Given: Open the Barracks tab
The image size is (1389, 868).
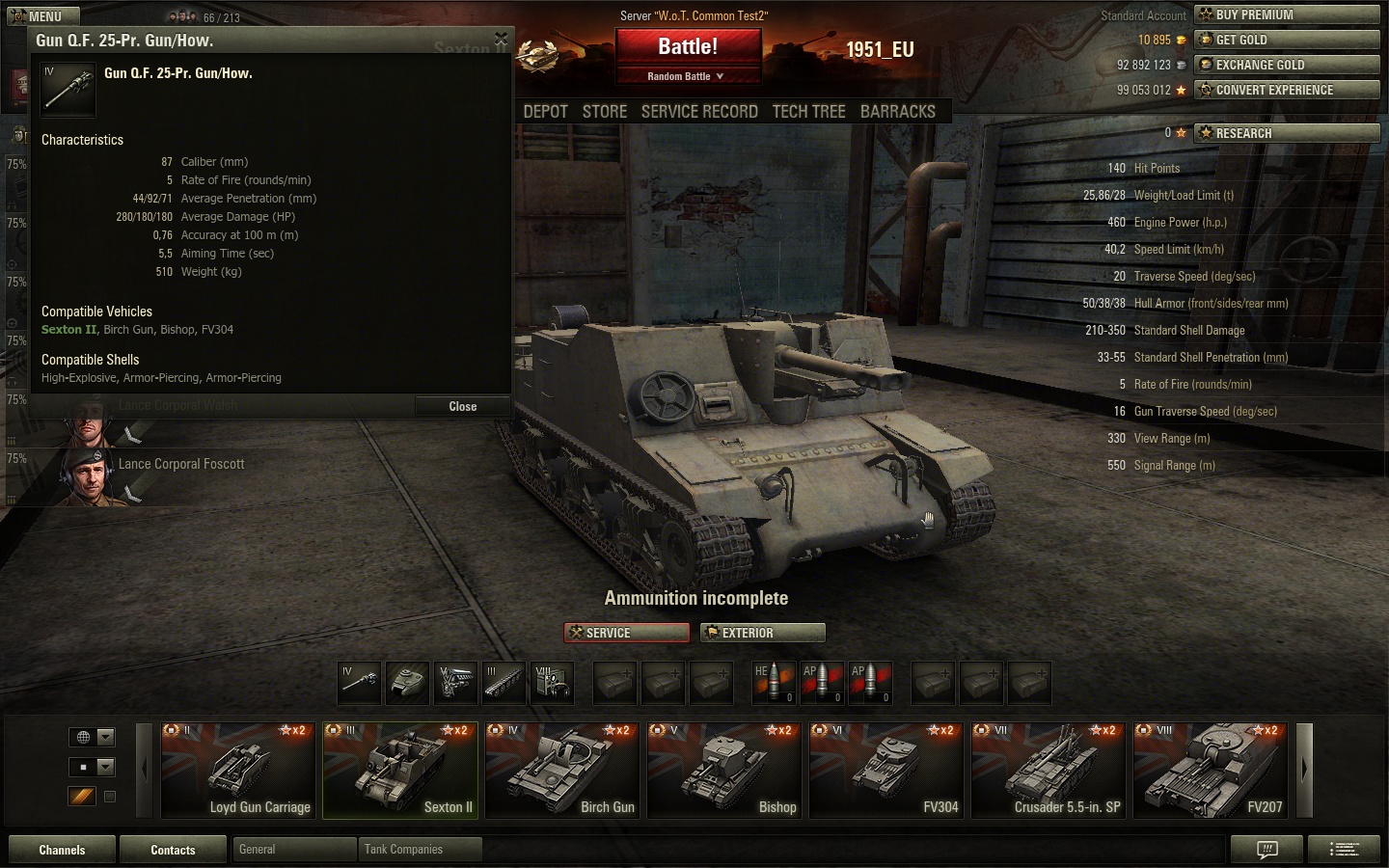Looking at the screenshot, I should click(x=897, y=112).
